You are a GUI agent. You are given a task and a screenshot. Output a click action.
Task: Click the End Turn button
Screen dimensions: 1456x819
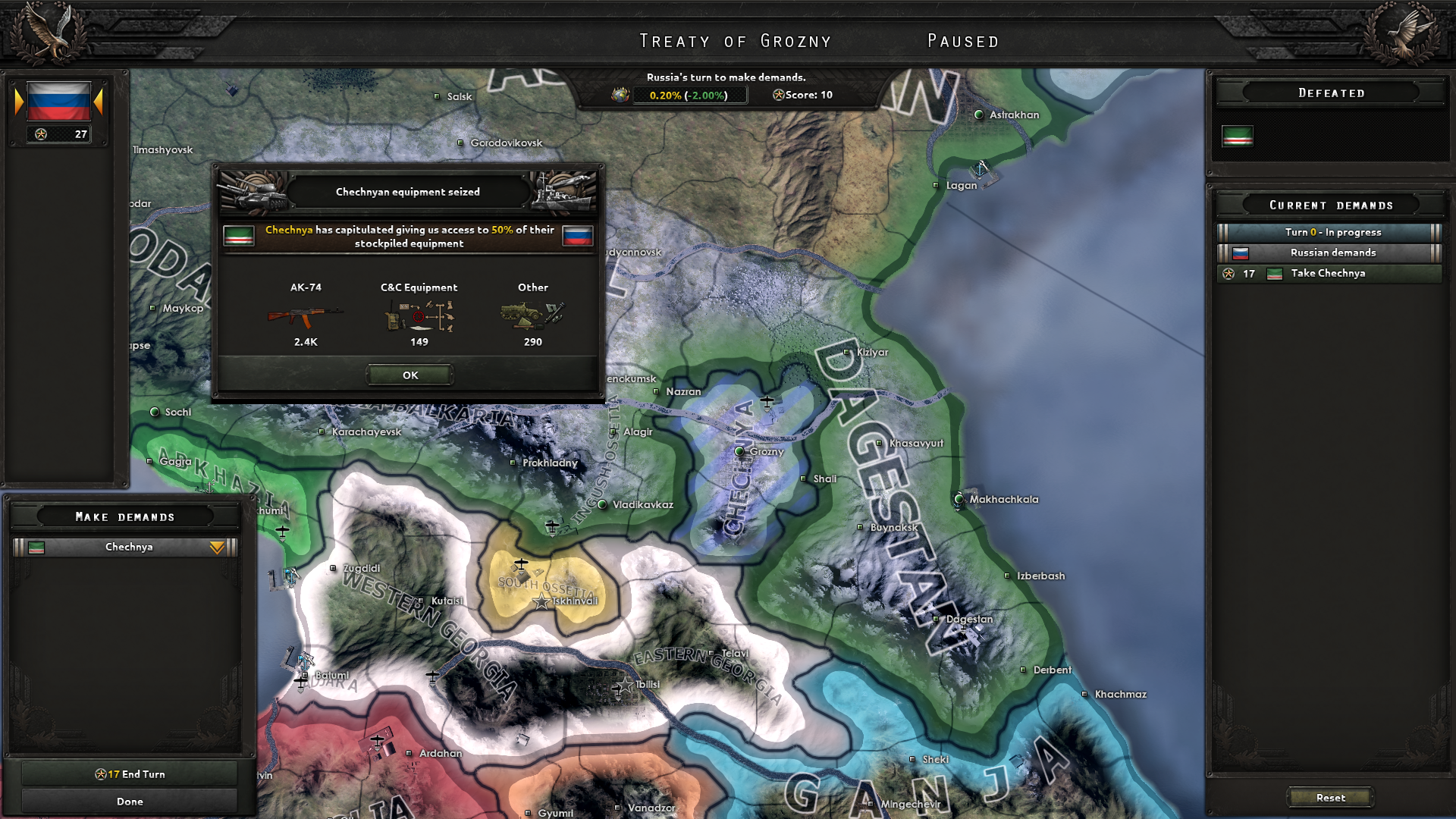click(130, 774)
